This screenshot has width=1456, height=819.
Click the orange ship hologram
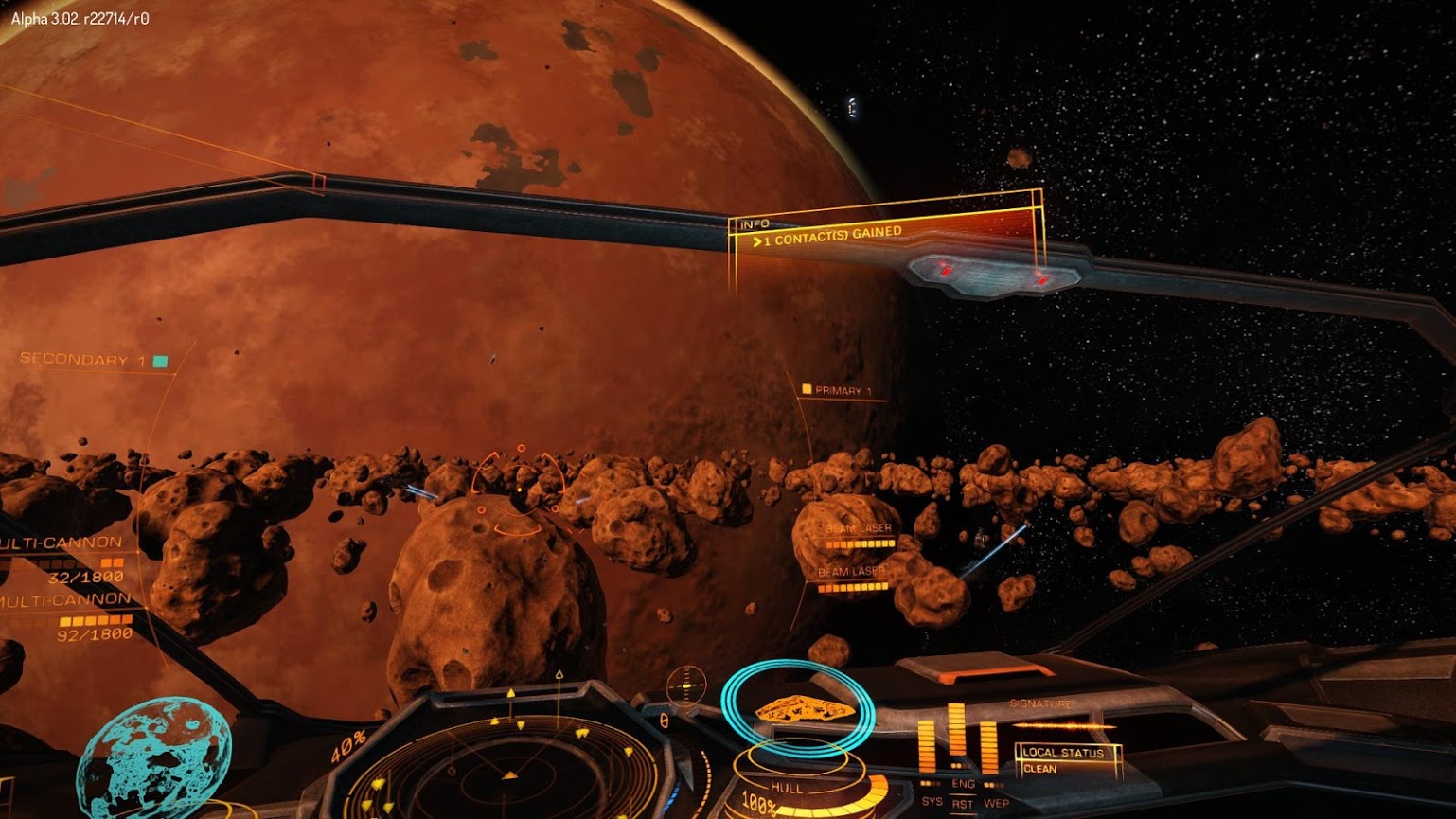(x=804, y=708)
